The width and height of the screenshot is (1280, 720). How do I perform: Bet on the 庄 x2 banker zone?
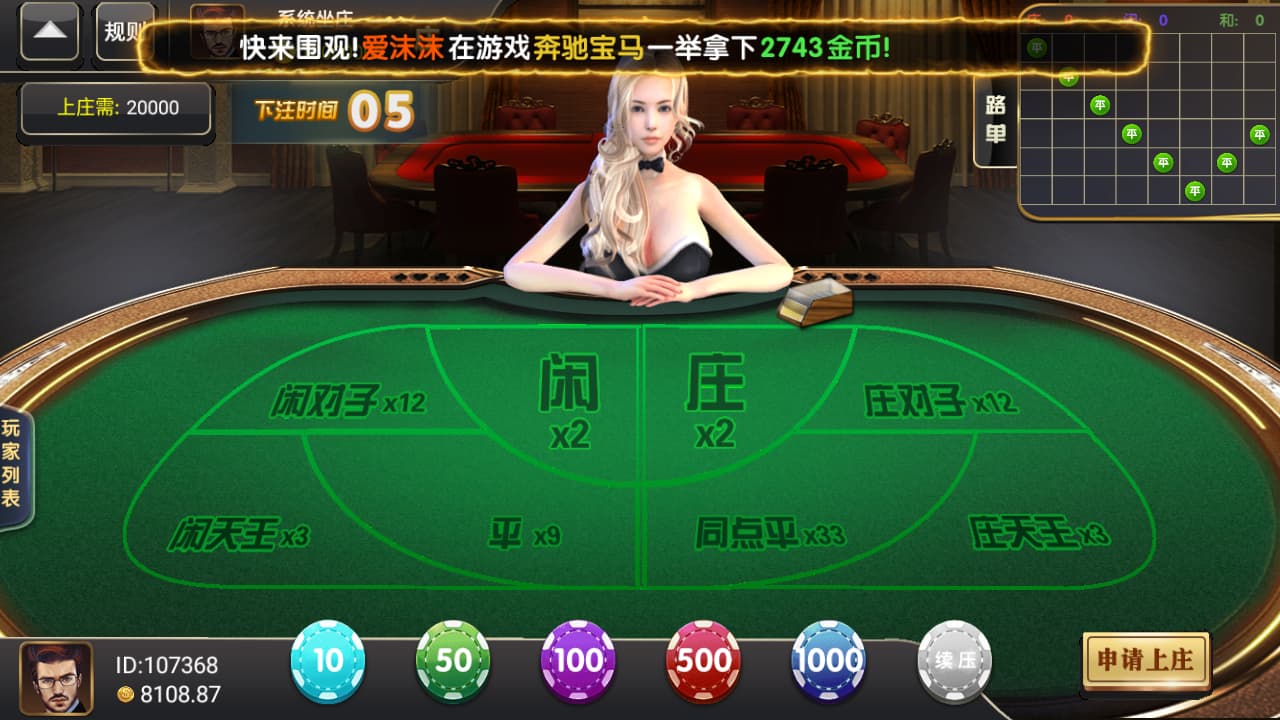point(715,400)
